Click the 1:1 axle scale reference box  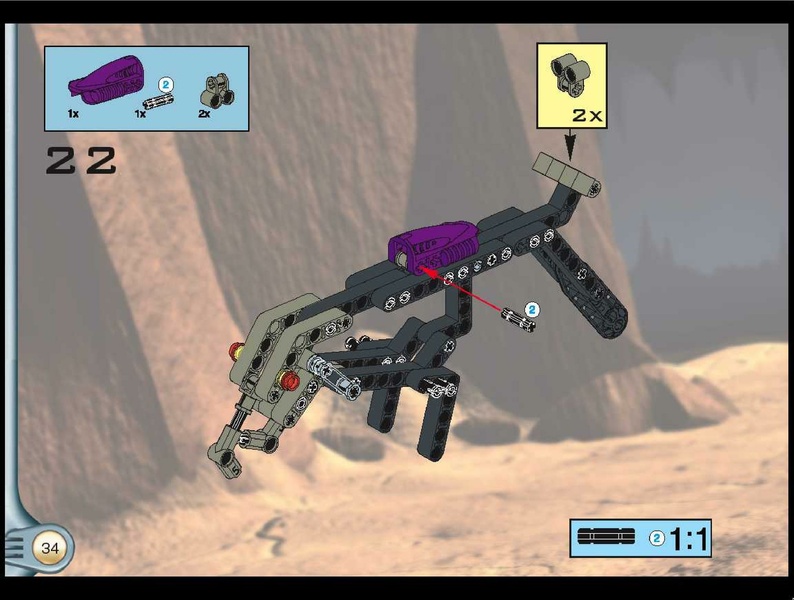click(640, 538)
